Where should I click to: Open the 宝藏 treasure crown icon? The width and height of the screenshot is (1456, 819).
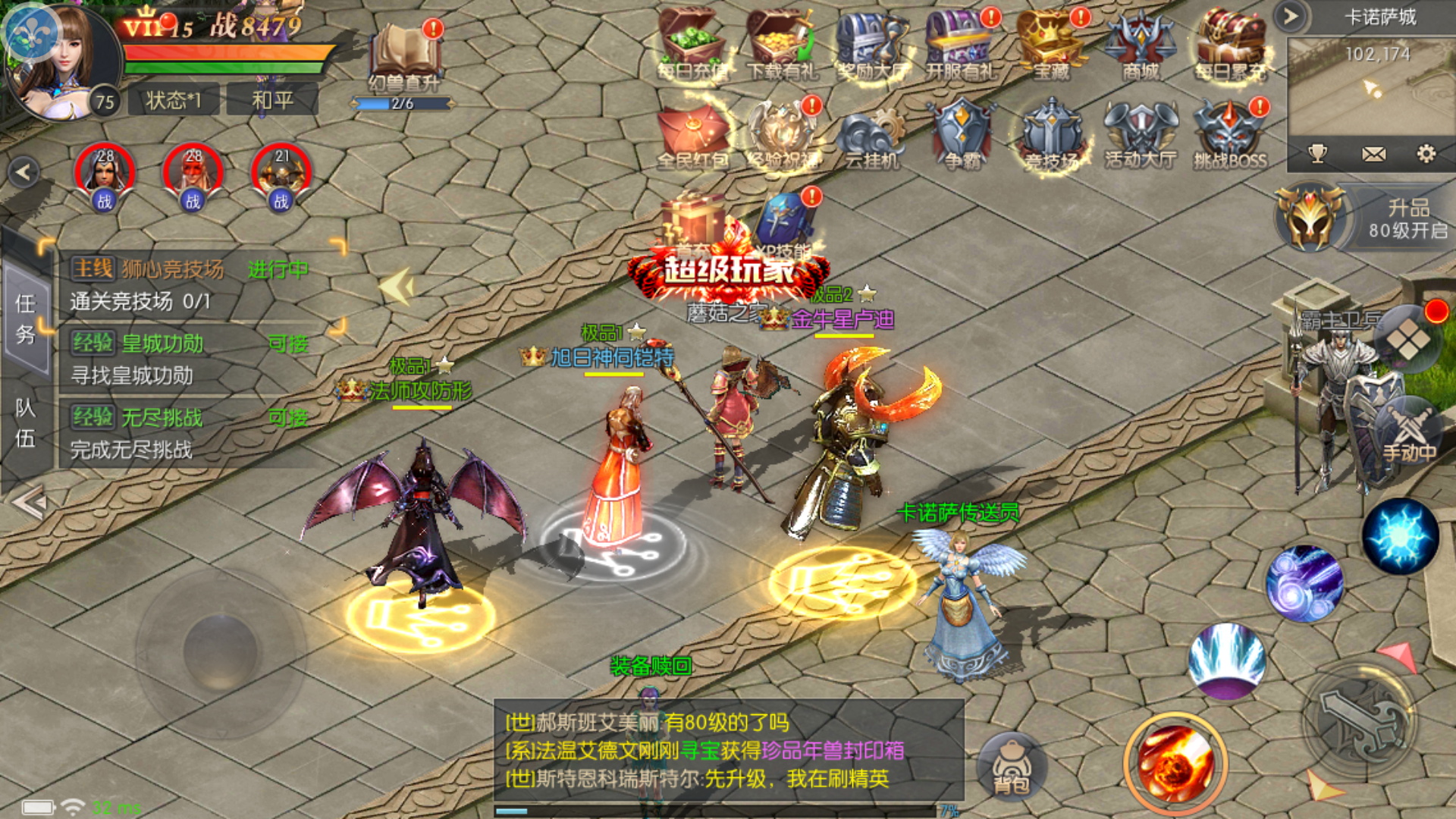pyautogui.click(x=1051, y=44)
